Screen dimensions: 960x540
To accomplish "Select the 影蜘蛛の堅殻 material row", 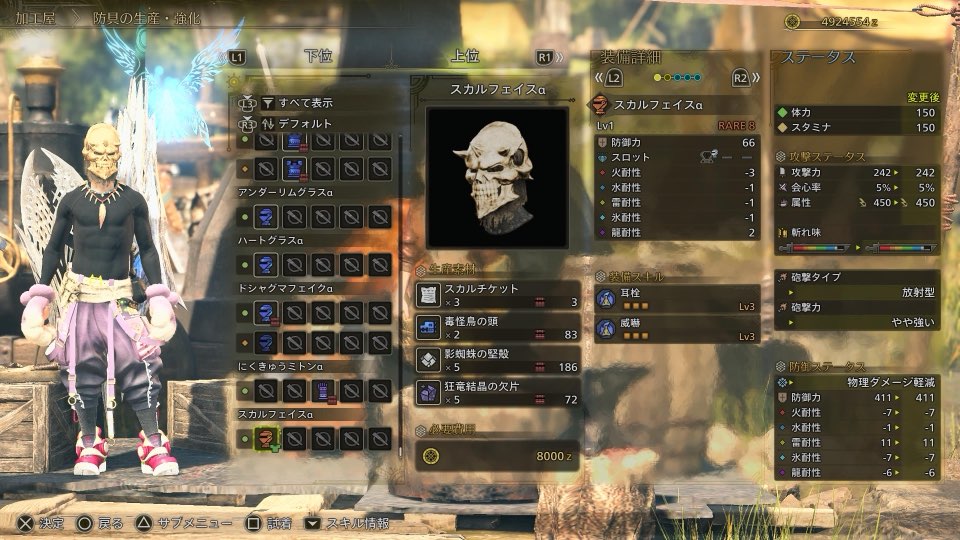I will pyautogui.click(x=497, y=360).
